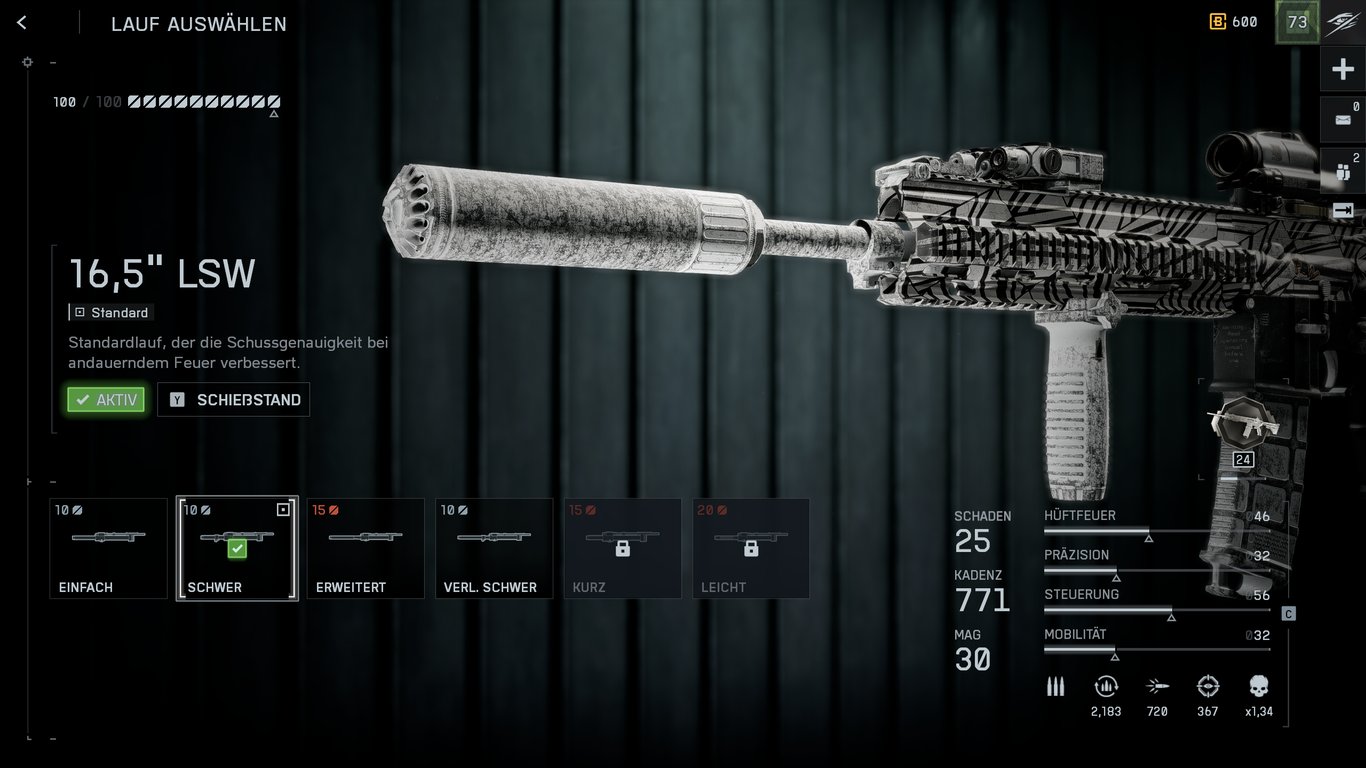Choose the Schwer barrel slot
Screen dimensions: 1366x768
coord(237,548)
